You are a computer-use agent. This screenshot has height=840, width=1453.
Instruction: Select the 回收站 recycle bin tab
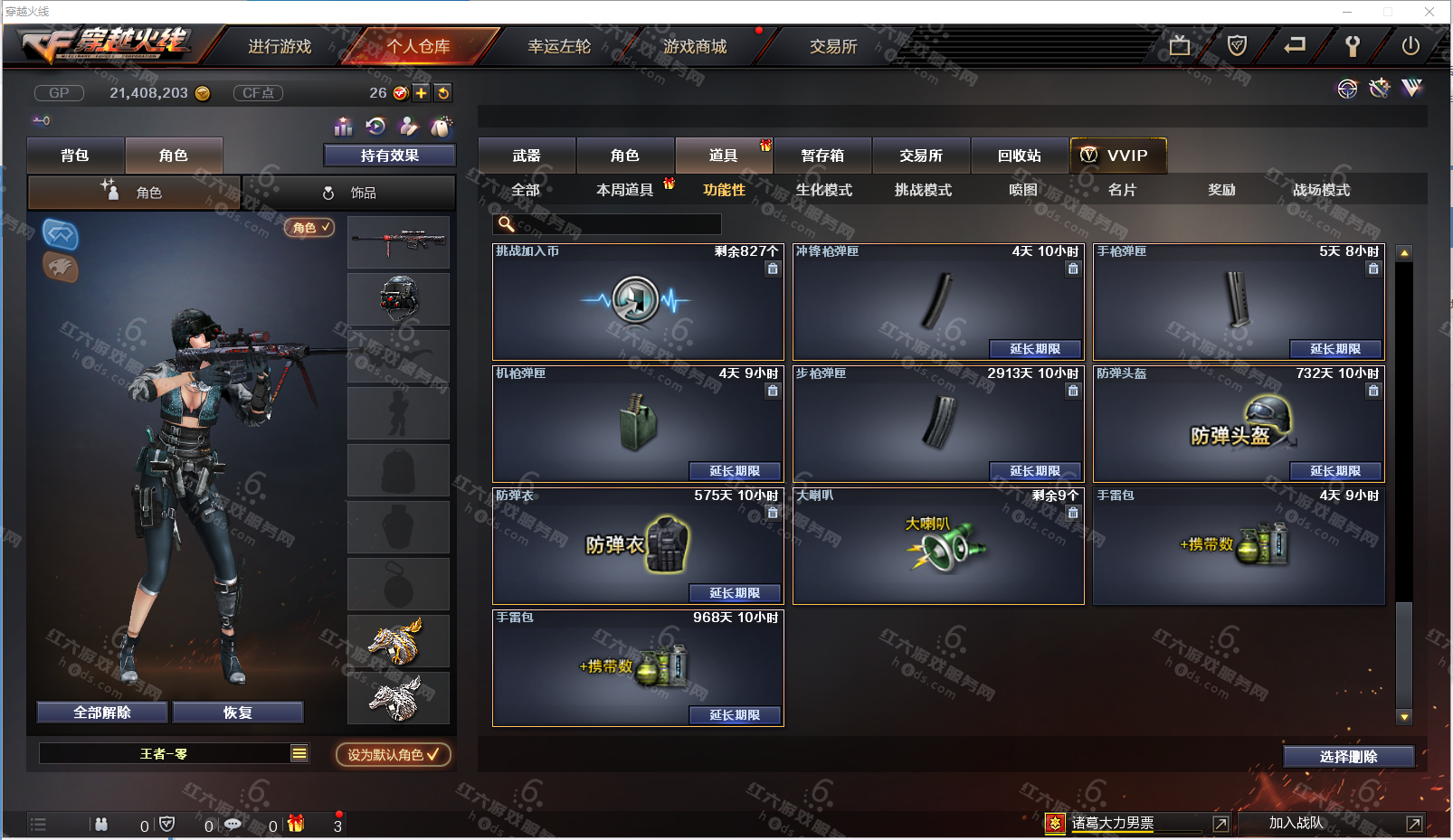1020,156
